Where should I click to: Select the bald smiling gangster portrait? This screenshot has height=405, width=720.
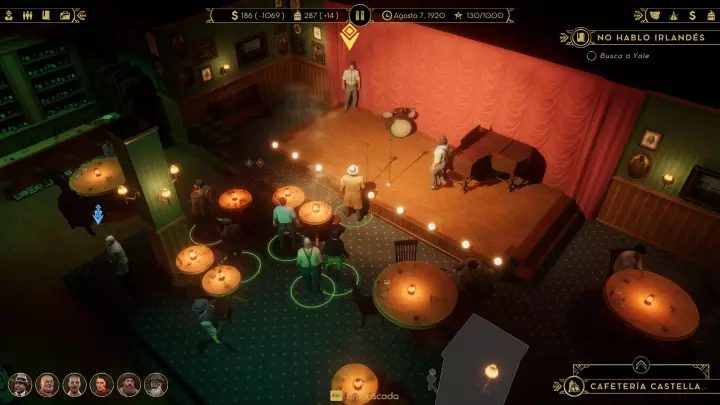click(47, 384)
